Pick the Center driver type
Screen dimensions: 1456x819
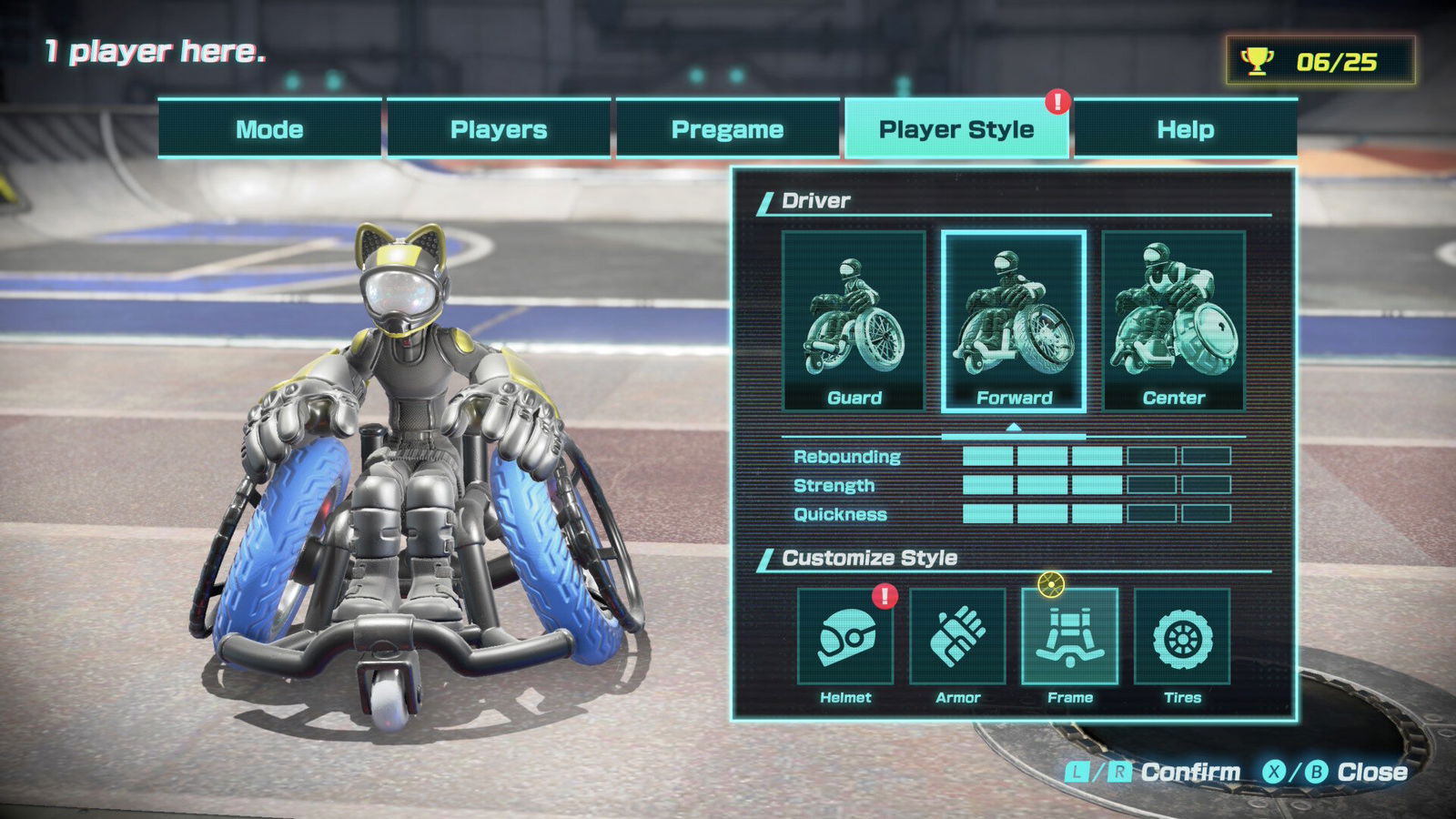1174,320
